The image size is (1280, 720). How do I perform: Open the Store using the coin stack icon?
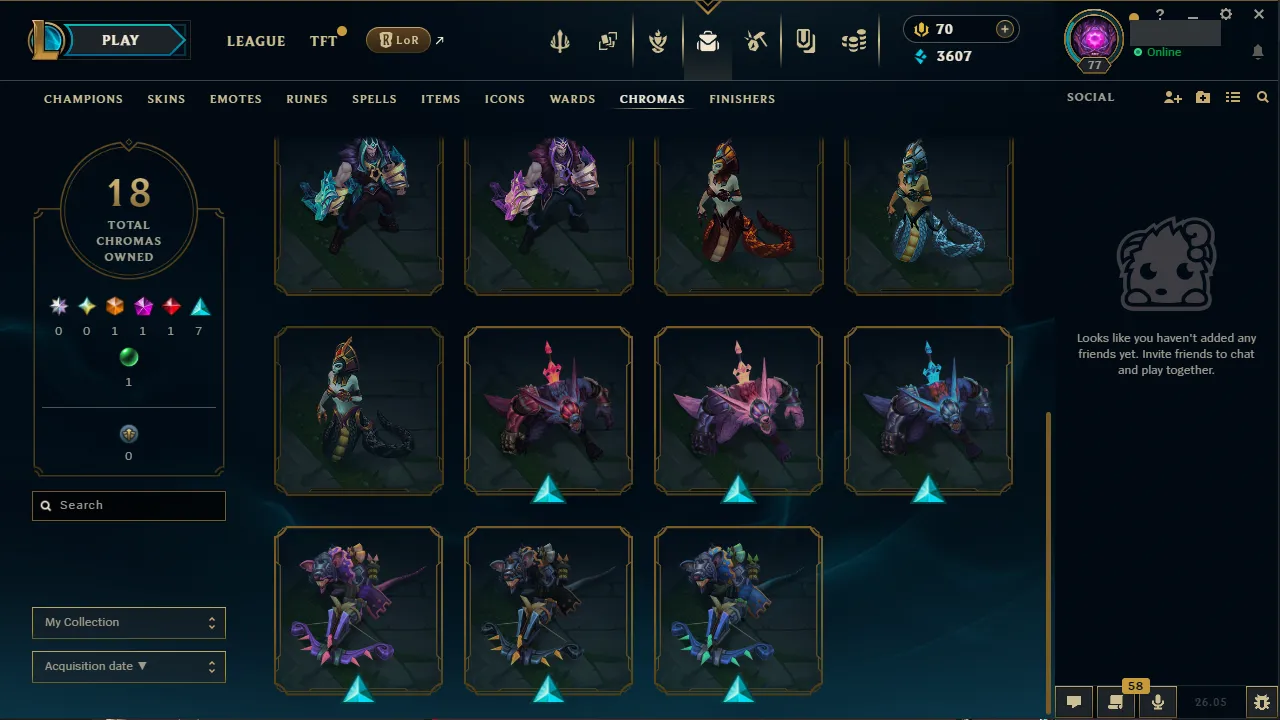pyautogui.click(x=854, y=41)
